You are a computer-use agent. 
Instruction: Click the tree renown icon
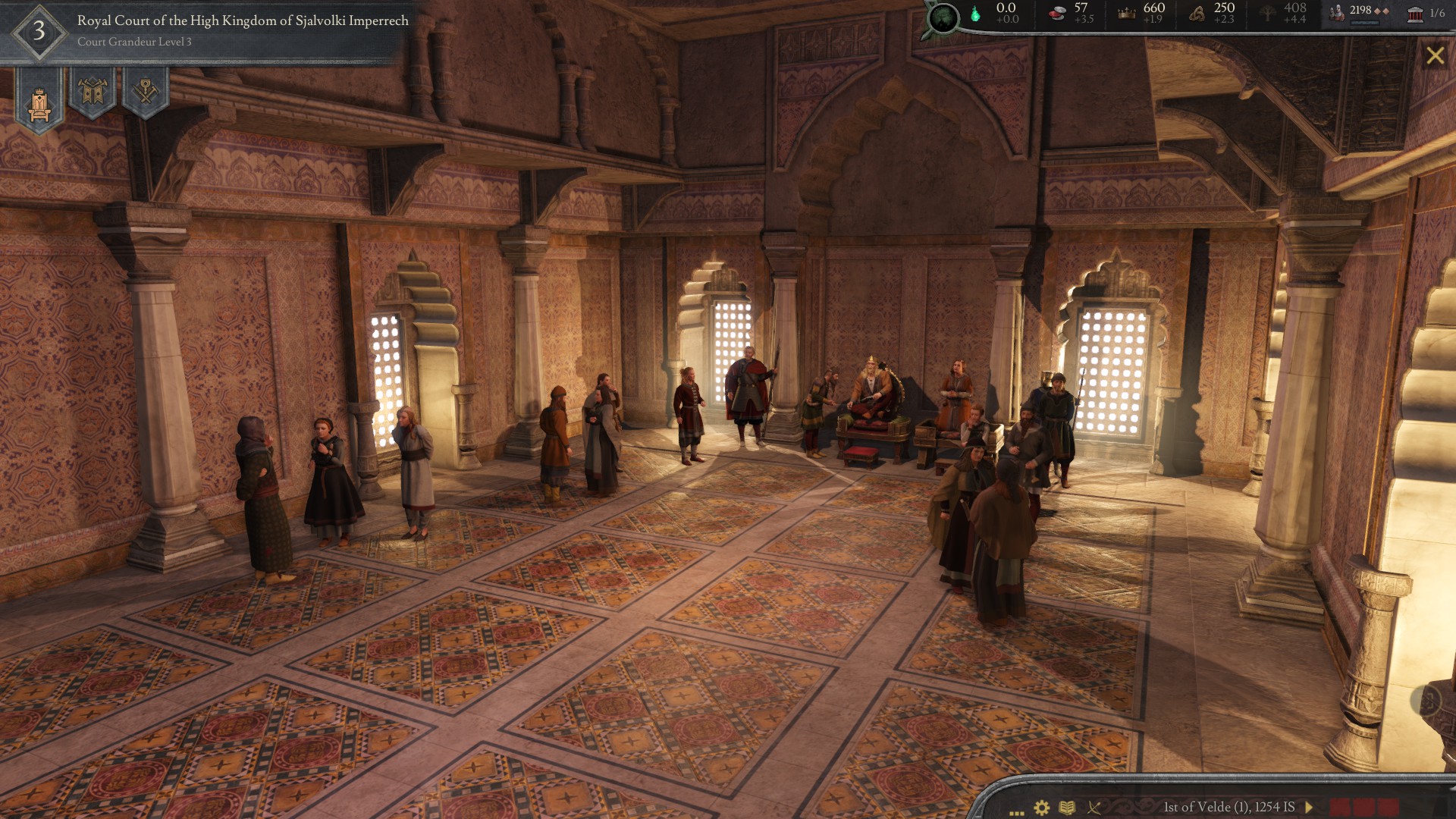tap(1267, 13)
